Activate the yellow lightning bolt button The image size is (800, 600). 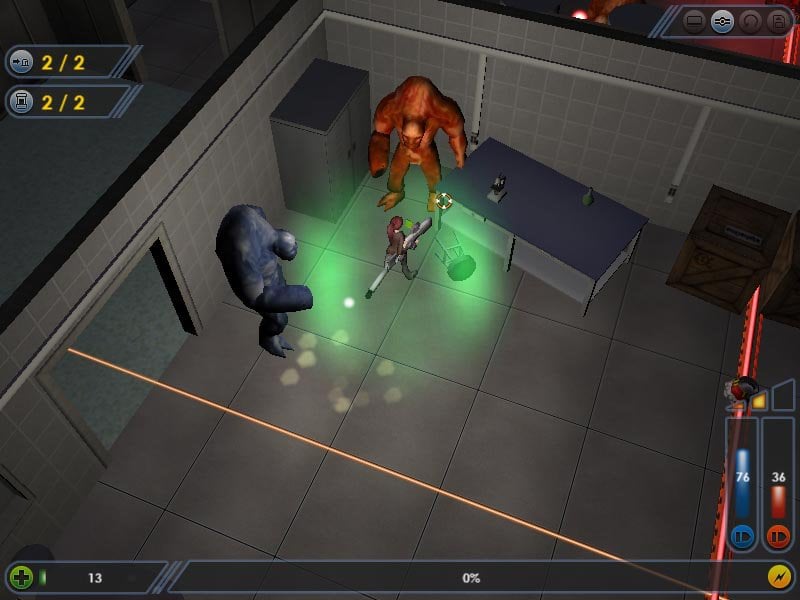[779, 577]
